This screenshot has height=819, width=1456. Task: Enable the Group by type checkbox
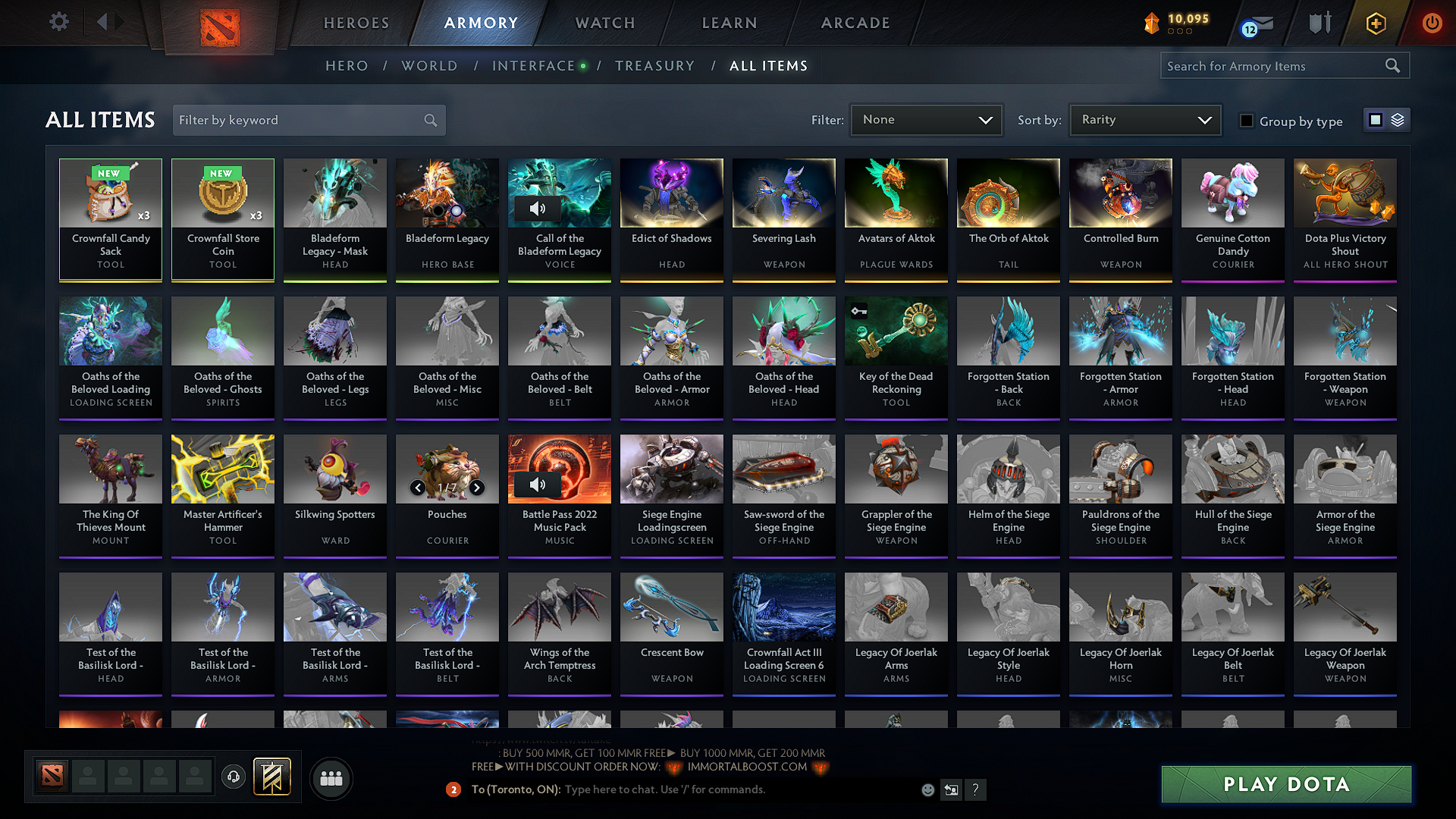click(1247, 121)
